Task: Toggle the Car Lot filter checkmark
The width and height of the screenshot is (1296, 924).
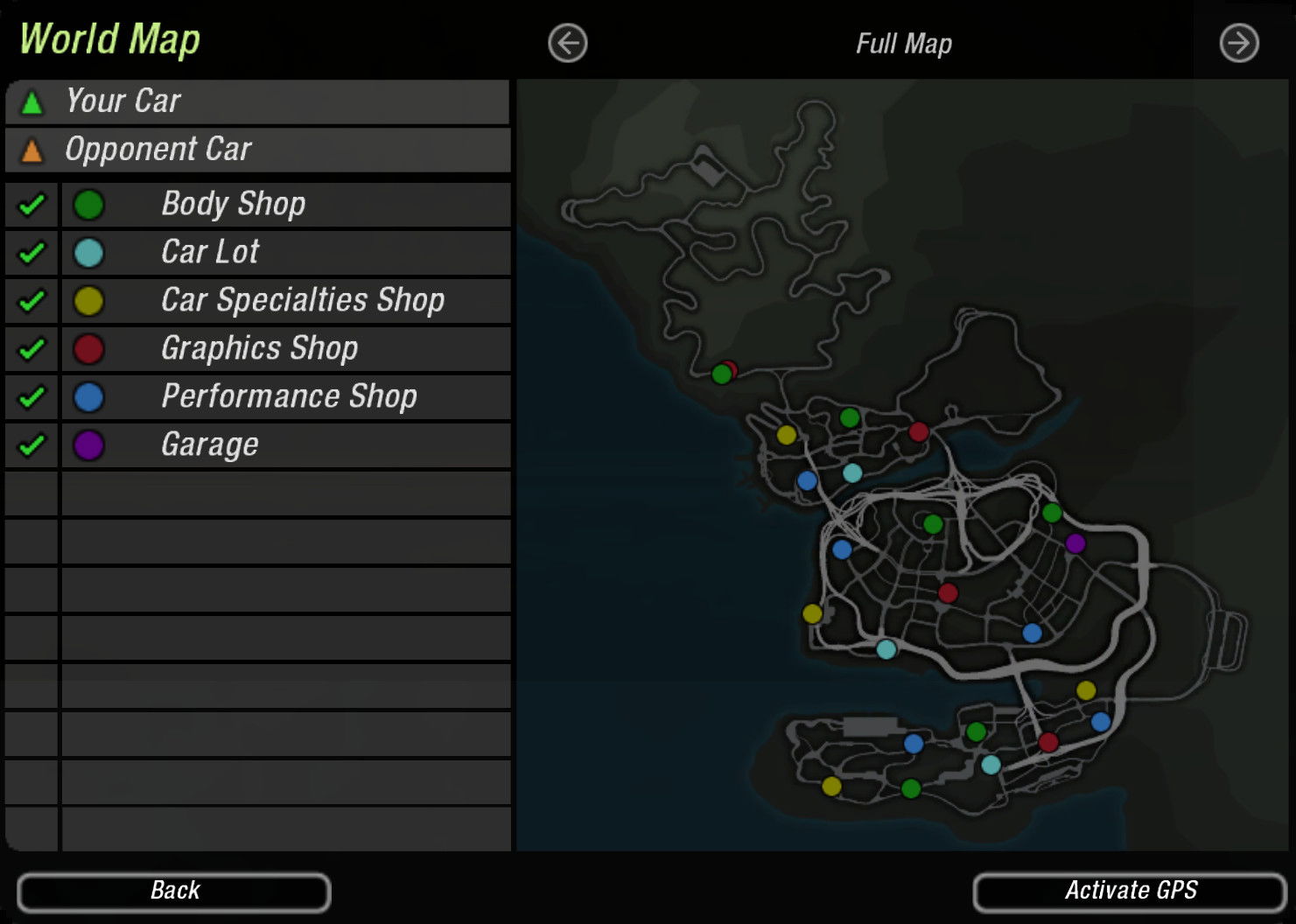Action: tap(32, 253)
